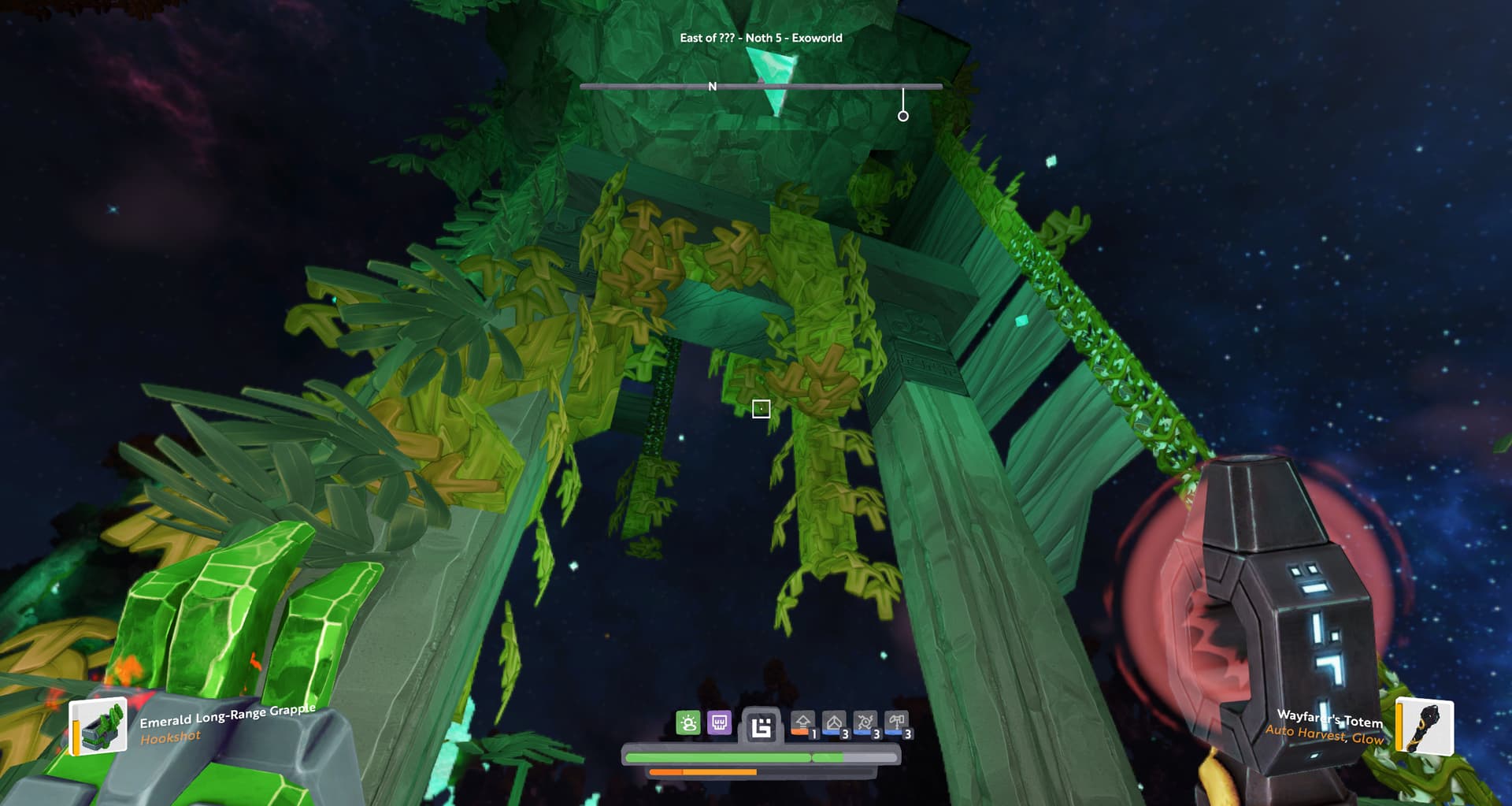Click the cube block buff icon
The height and width of the screenshot is (806, 1512).
pyautogui.click(x=834, y=723)
